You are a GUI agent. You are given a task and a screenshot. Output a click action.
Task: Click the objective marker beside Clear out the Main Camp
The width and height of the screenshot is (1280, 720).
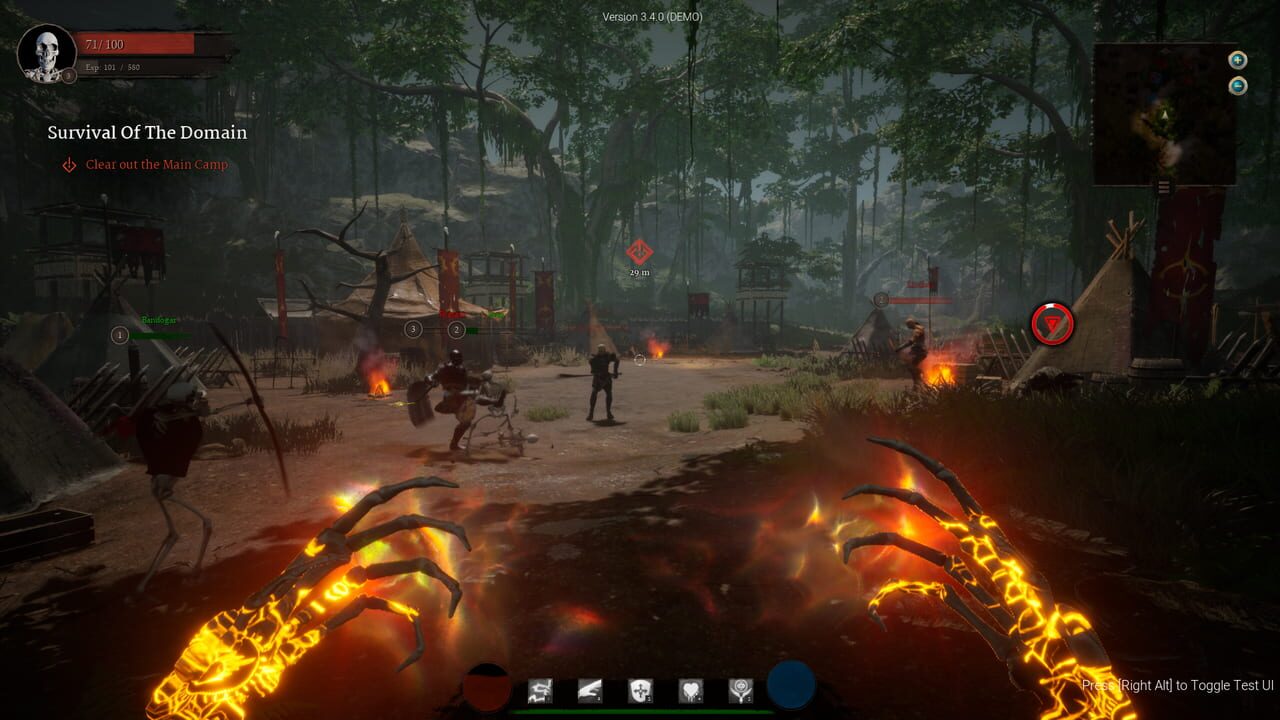coord(67,164)
